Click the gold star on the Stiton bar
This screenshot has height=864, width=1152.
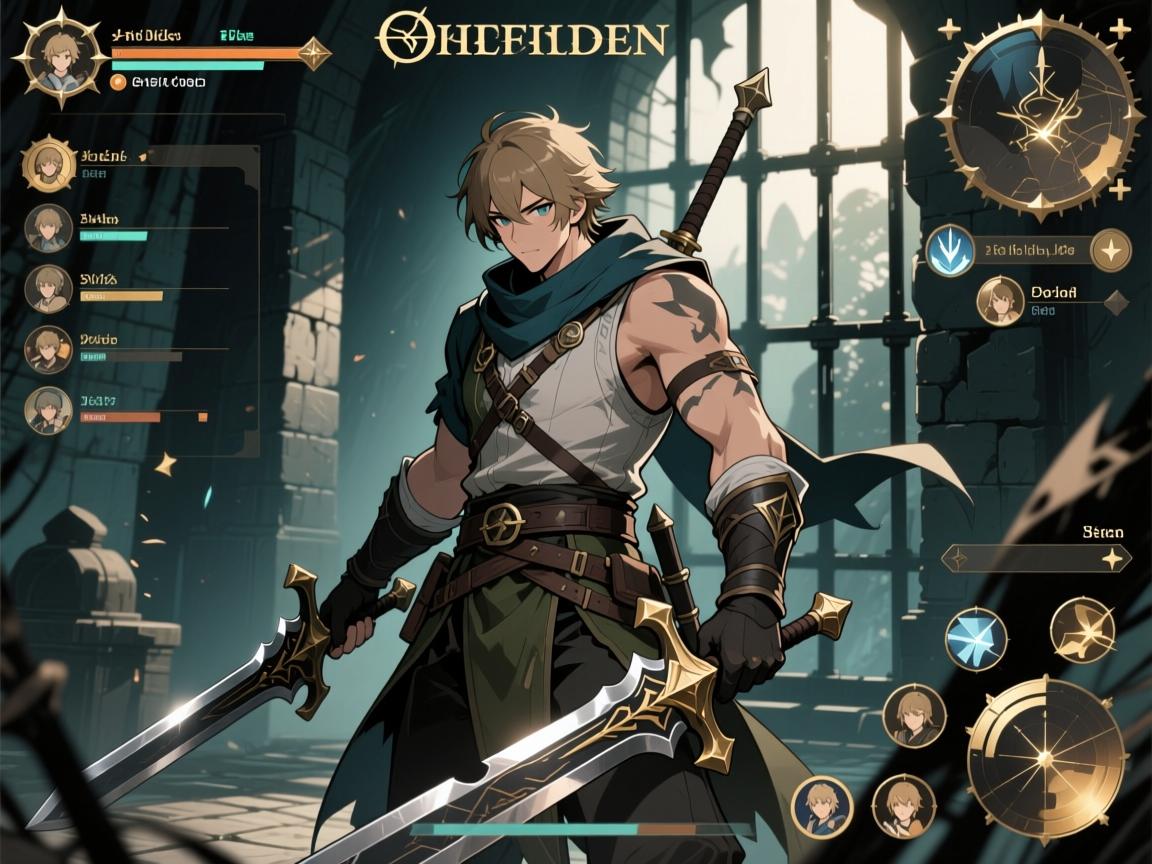pyautogui.click(x=1110, y=559)
